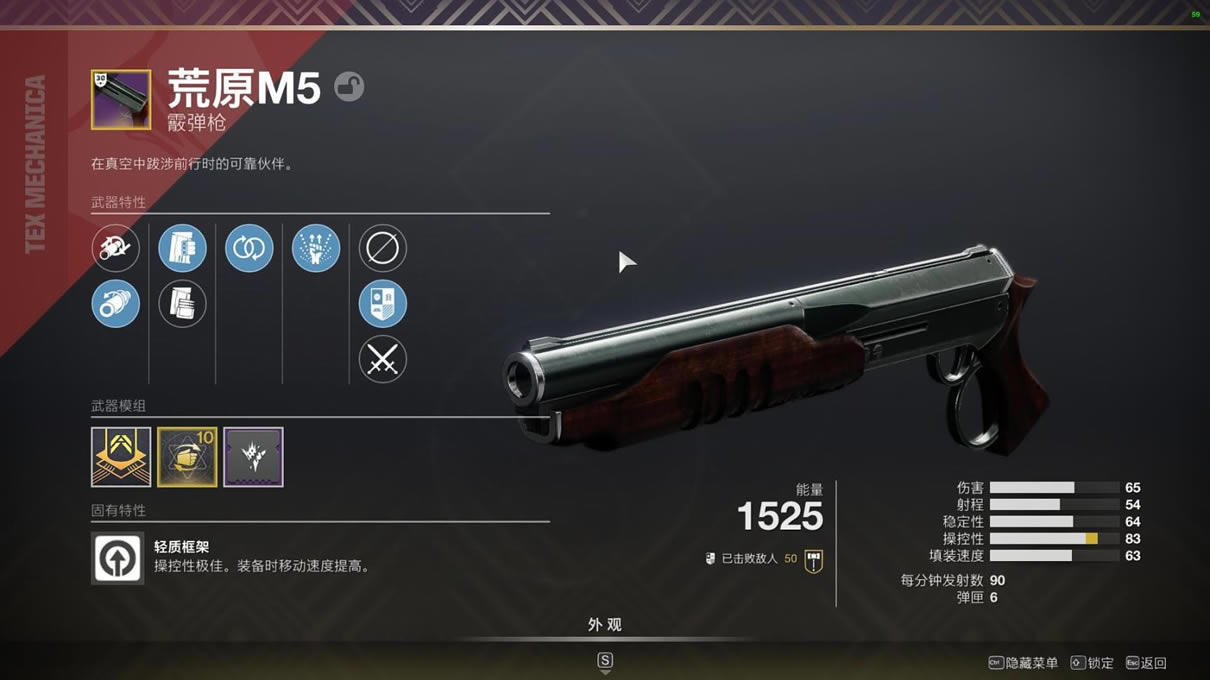This screenshot has width=1210, height=680.
Task: Pick the dark unselected magazine perk
Action: 182,304
